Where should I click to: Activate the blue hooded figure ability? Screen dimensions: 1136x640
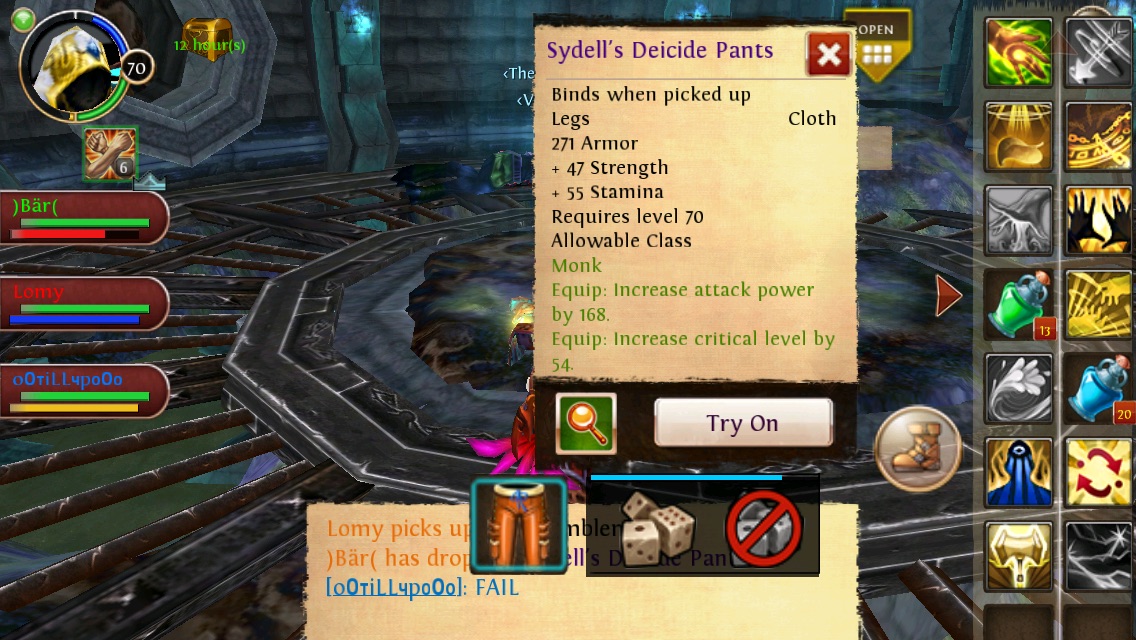point(1018,472)
